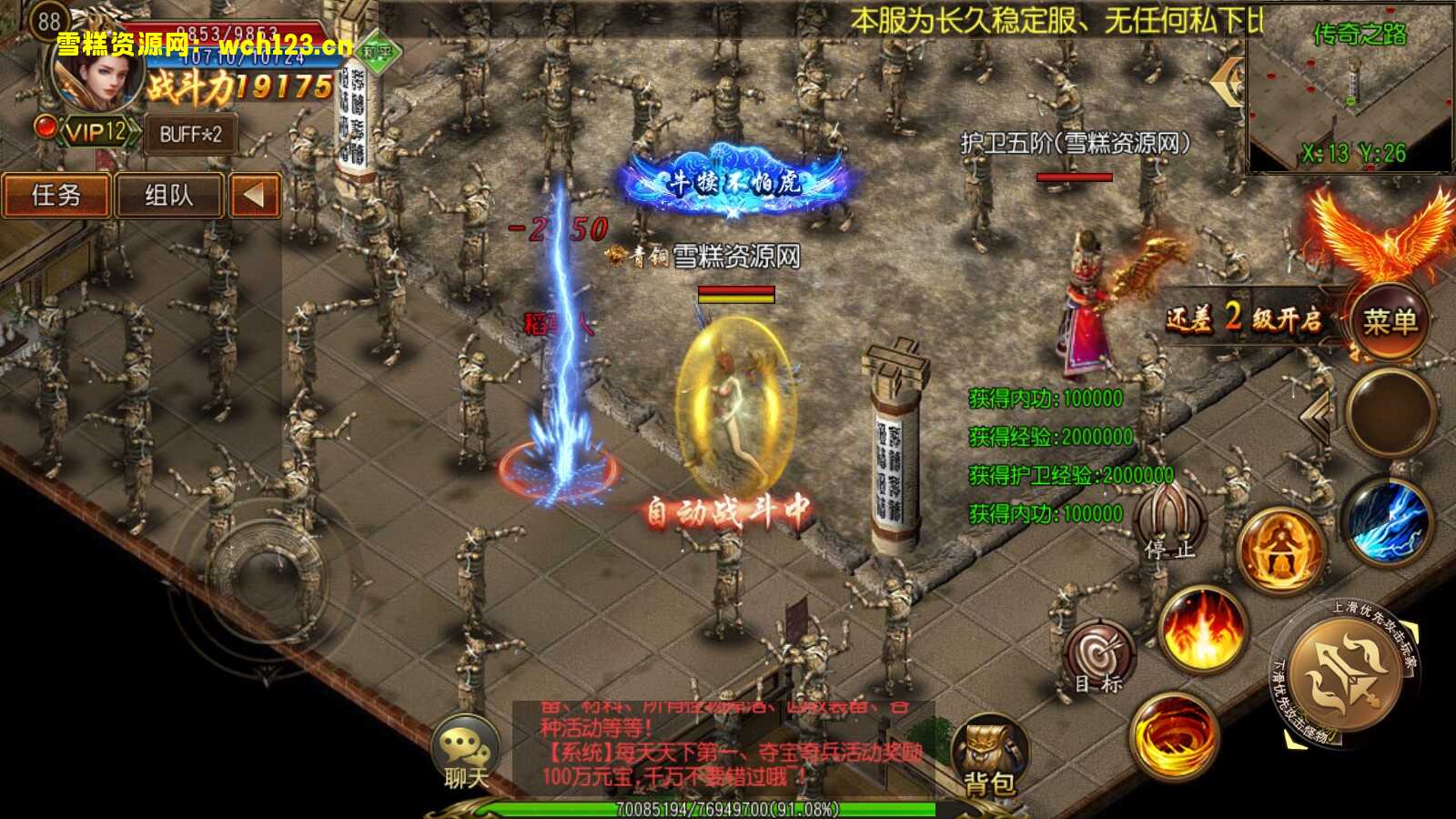1456x819 pixels.
Task: Open the 组队 team tab
Action: pyautogui.click(x=171, y=195)
